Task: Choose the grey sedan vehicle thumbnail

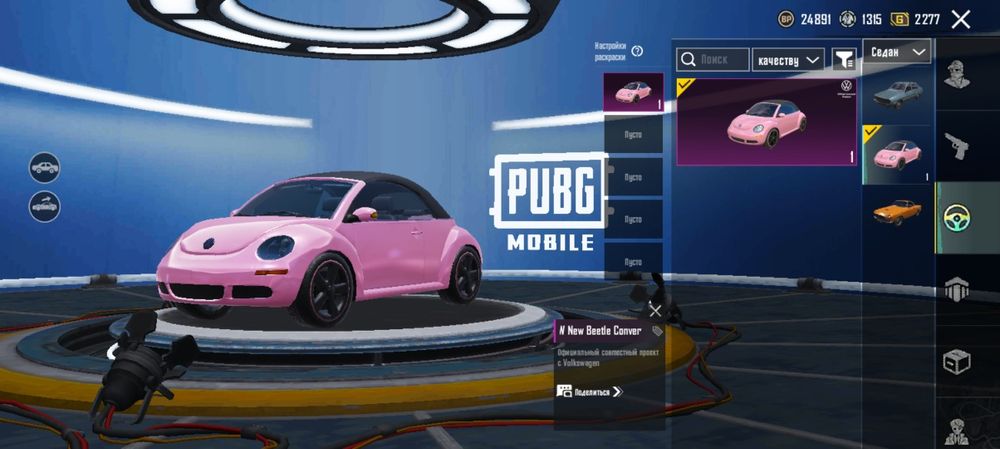Action: click(x=897, y=96)
